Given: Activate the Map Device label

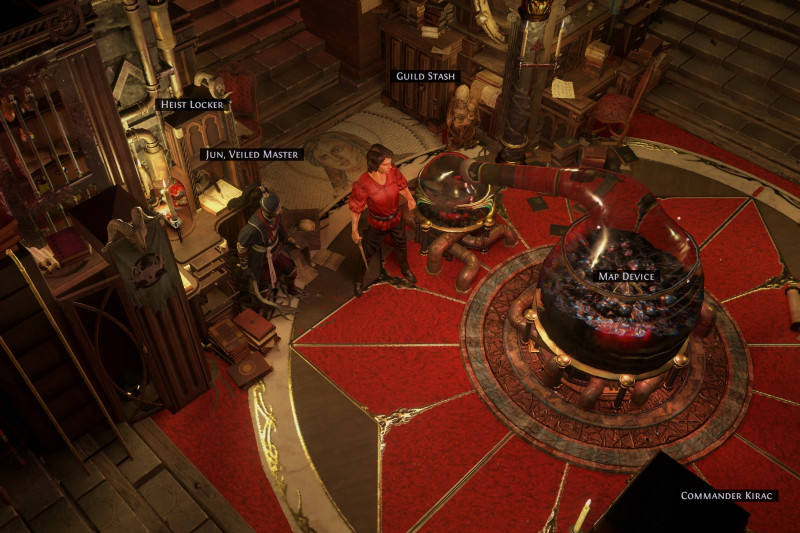Looking at the screenshot, I should click(626, 275).
